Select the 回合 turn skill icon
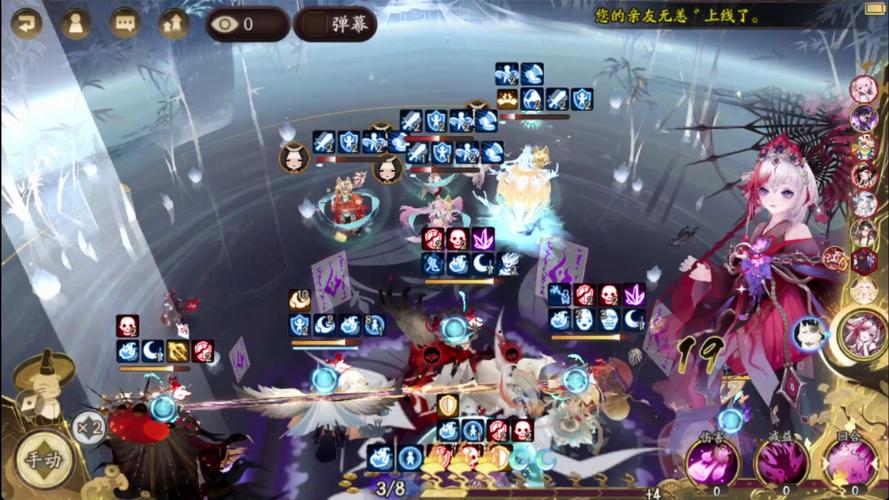The width and height of the screenshot is (889, 500). (x=850, y=460)
